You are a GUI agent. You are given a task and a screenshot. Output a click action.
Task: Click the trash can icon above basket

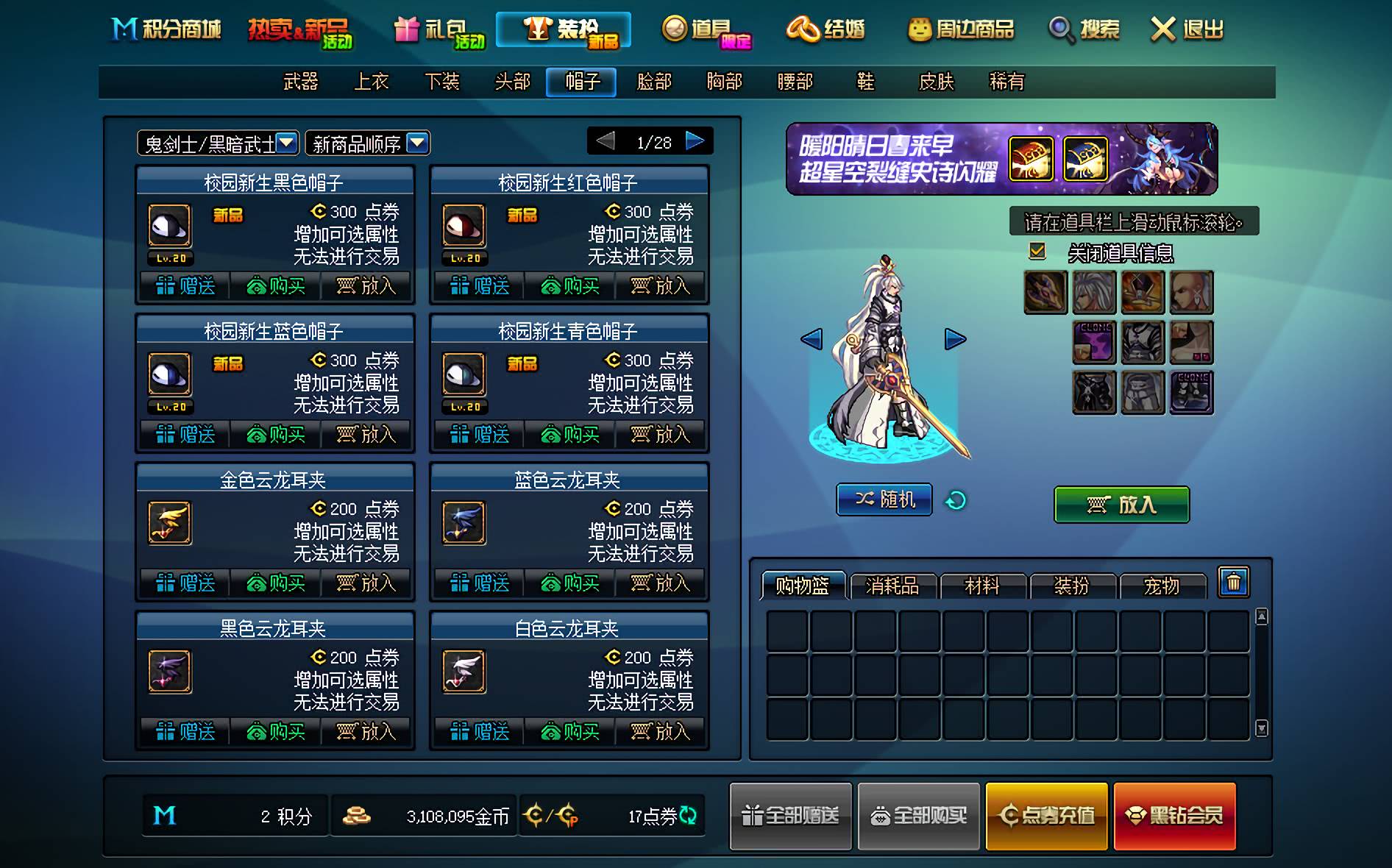1234,583
